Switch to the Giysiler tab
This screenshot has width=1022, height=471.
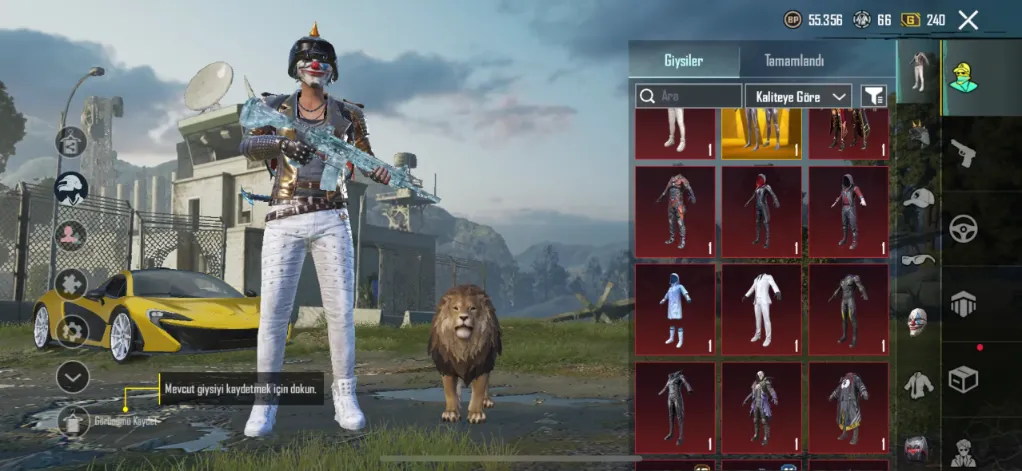click(684, 61)
